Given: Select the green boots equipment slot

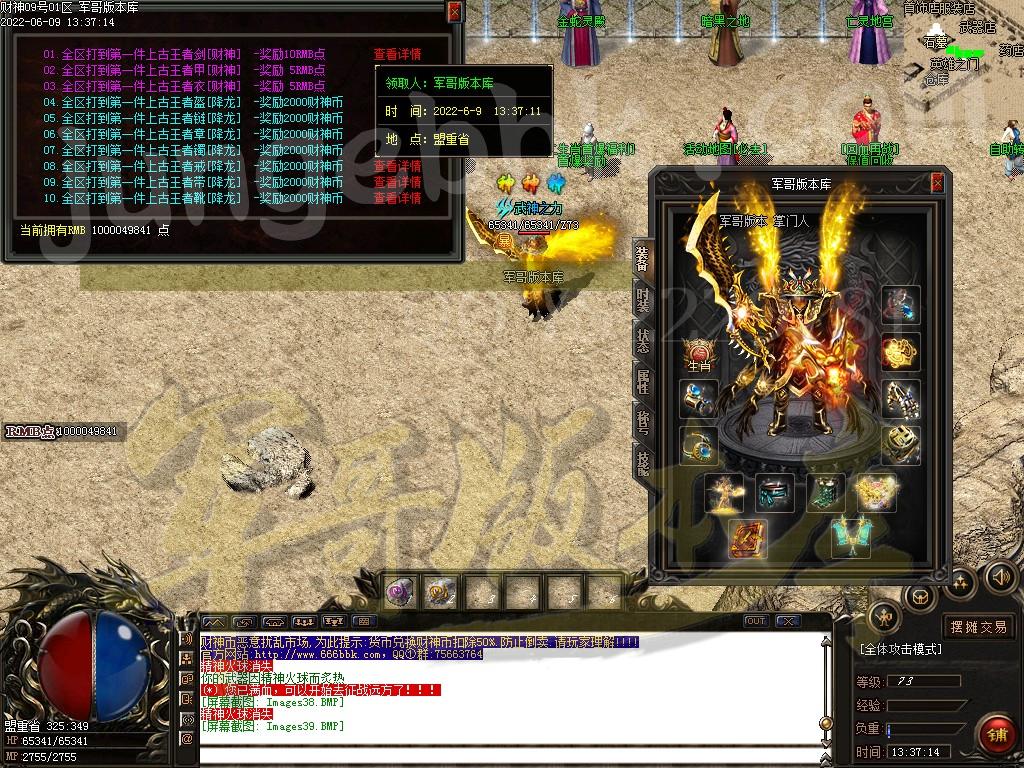Looking at the screenshot, I should (825, 493).
